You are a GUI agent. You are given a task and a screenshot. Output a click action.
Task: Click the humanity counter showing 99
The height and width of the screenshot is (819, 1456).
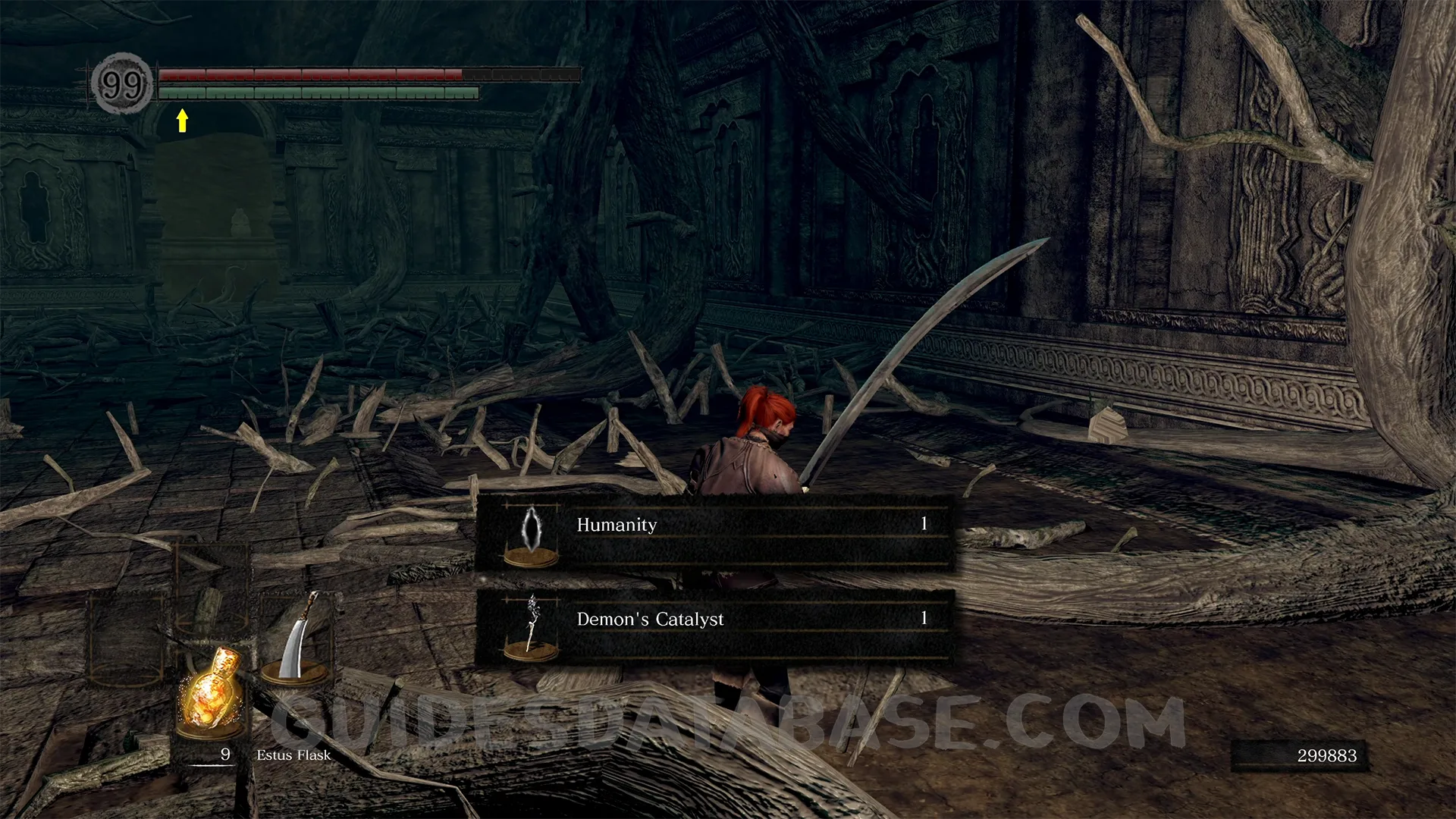click(121, 85)
